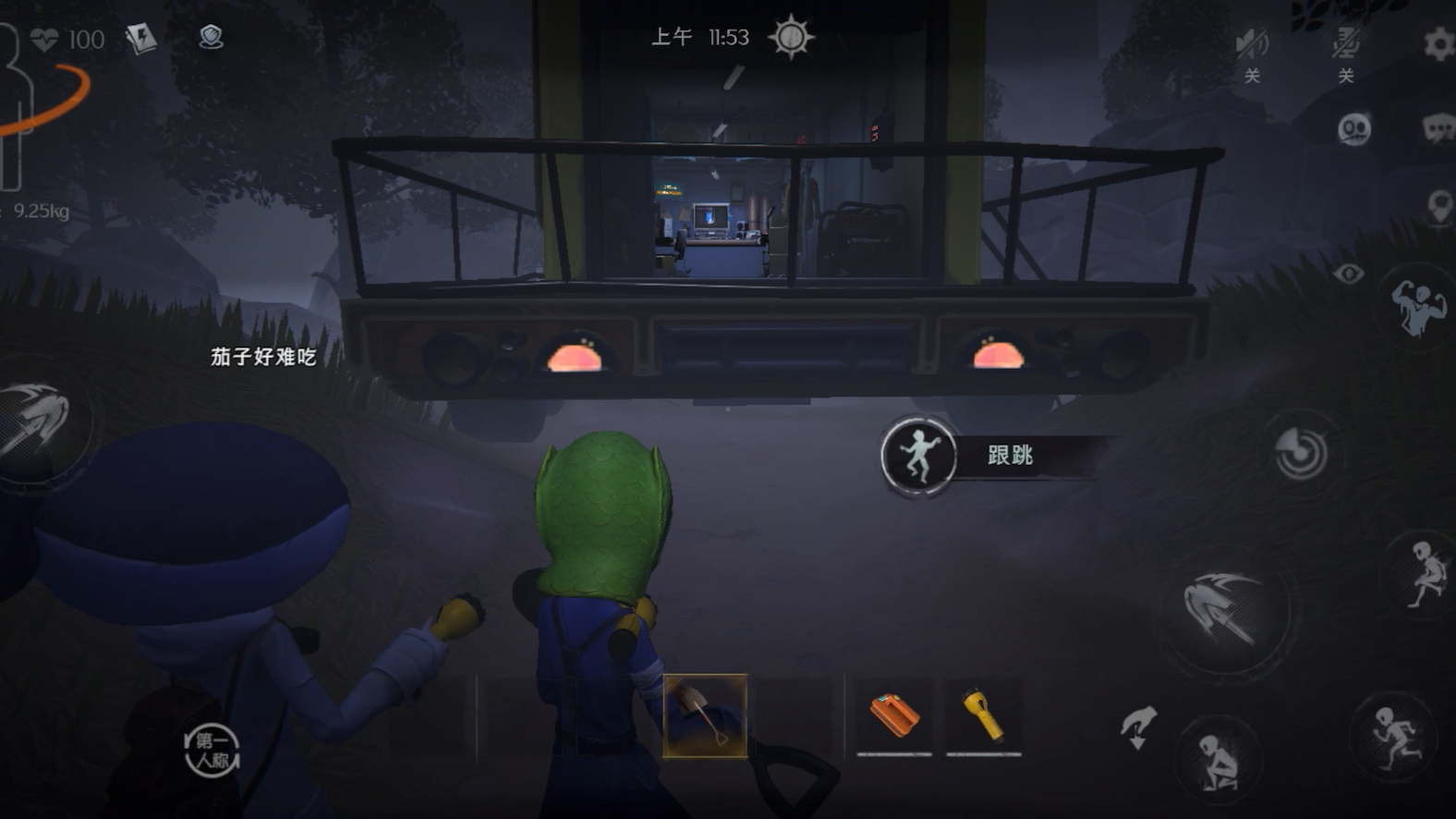
Task: Swing the shovel with the large attack button
Action: click(x=1224, y=607)
